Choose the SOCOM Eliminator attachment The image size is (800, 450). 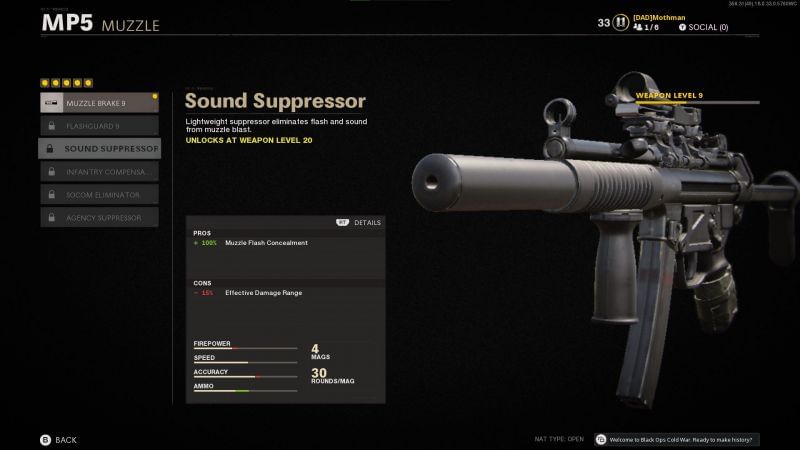[x=99, y=194]
